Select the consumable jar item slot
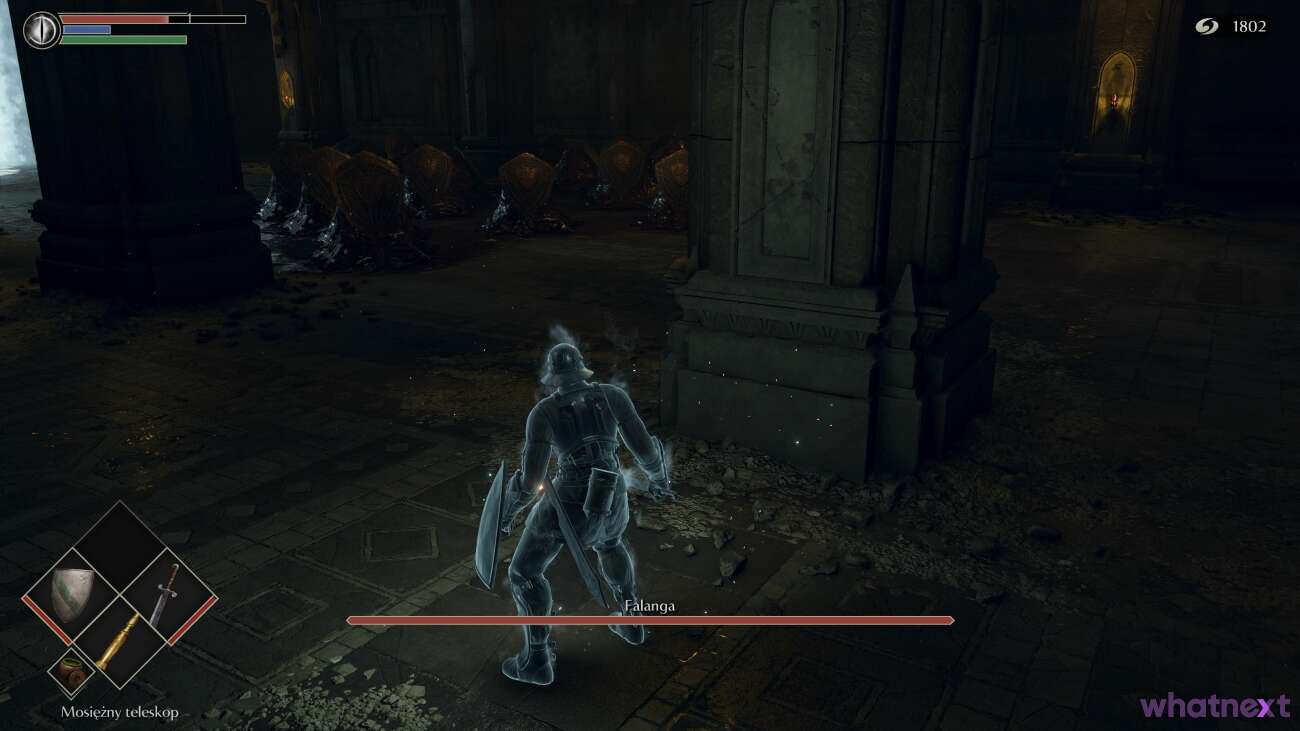1300x731 pixels. pyautogui.click(x=70, y=668)
